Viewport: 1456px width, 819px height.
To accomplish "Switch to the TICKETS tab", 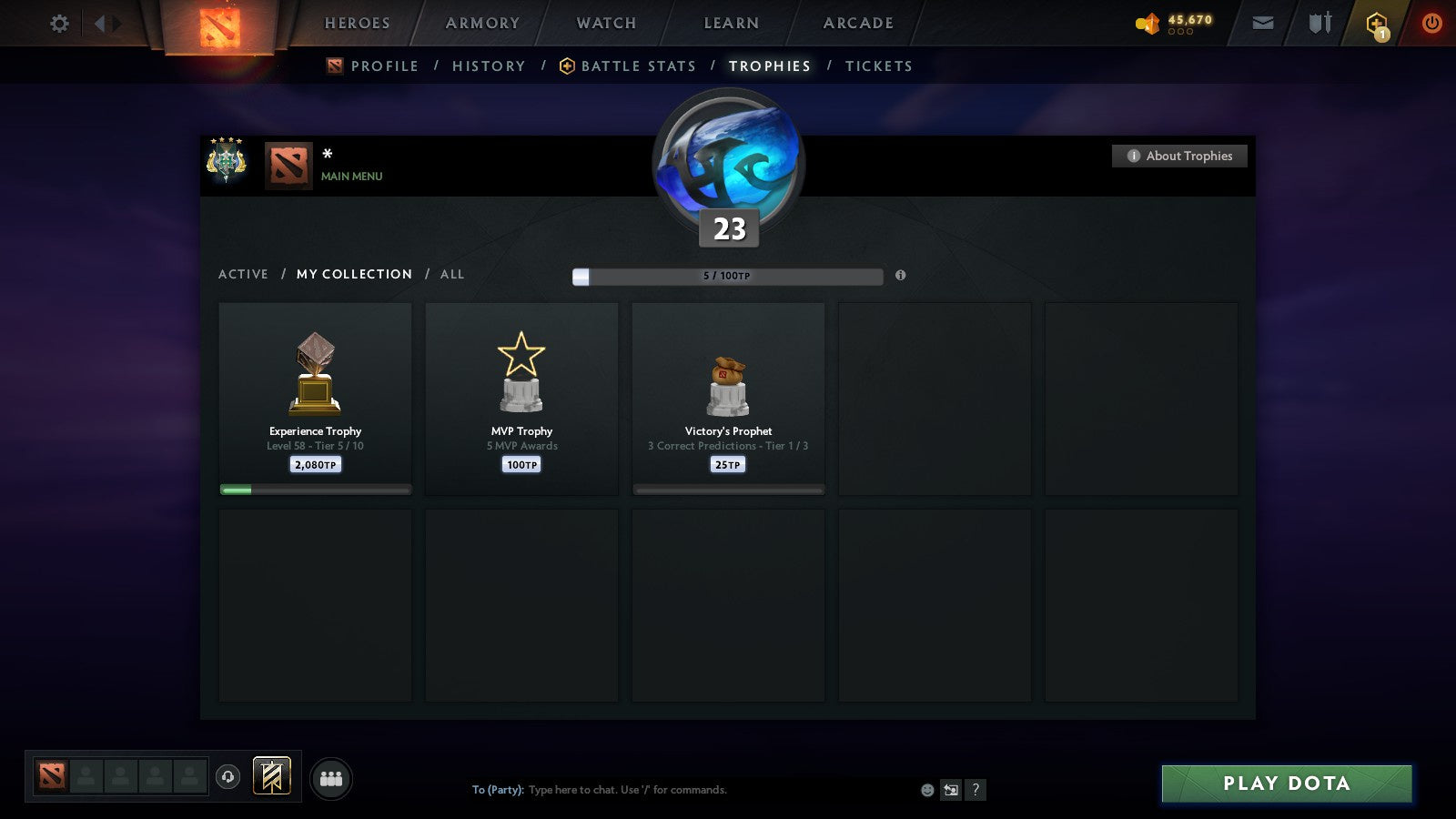I will (878, 66).
